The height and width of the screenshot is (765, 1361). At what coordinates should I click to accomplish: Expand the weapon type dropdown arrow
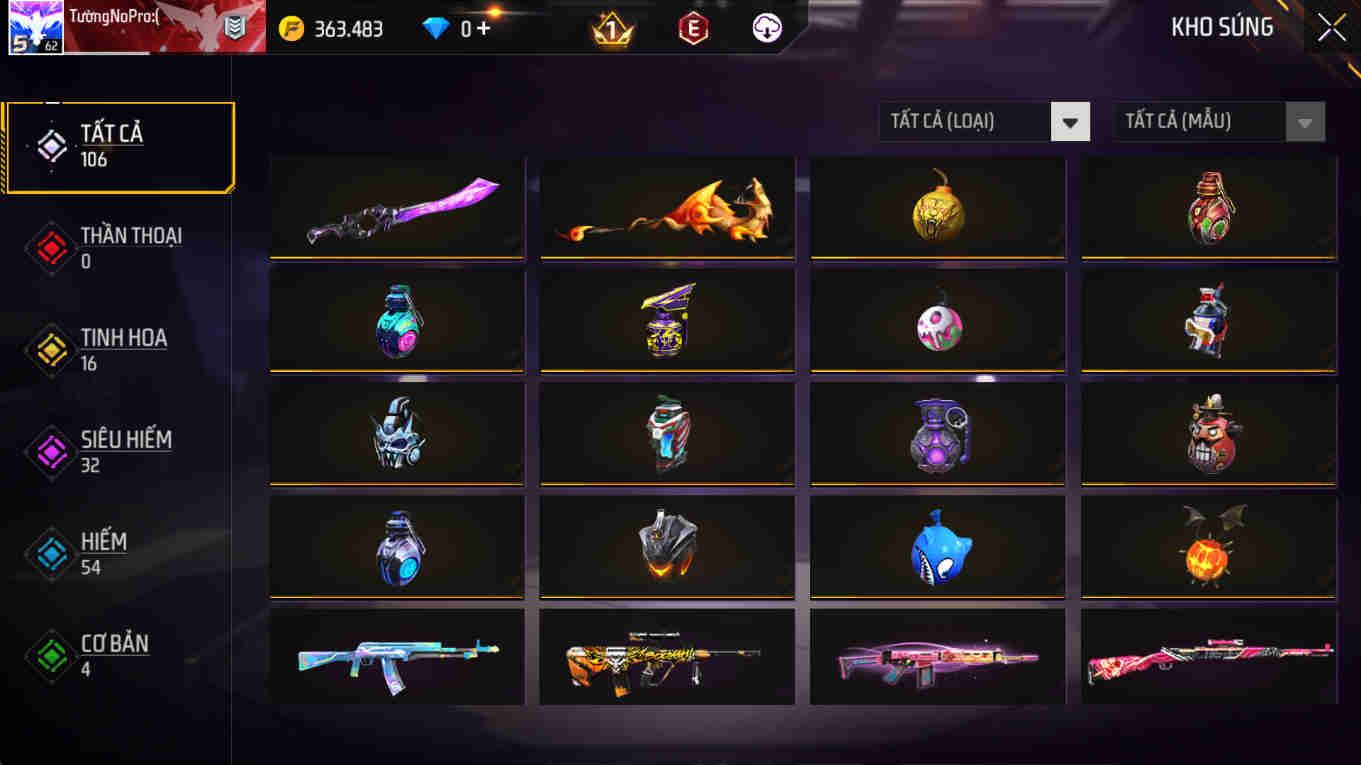(1070, 121)
